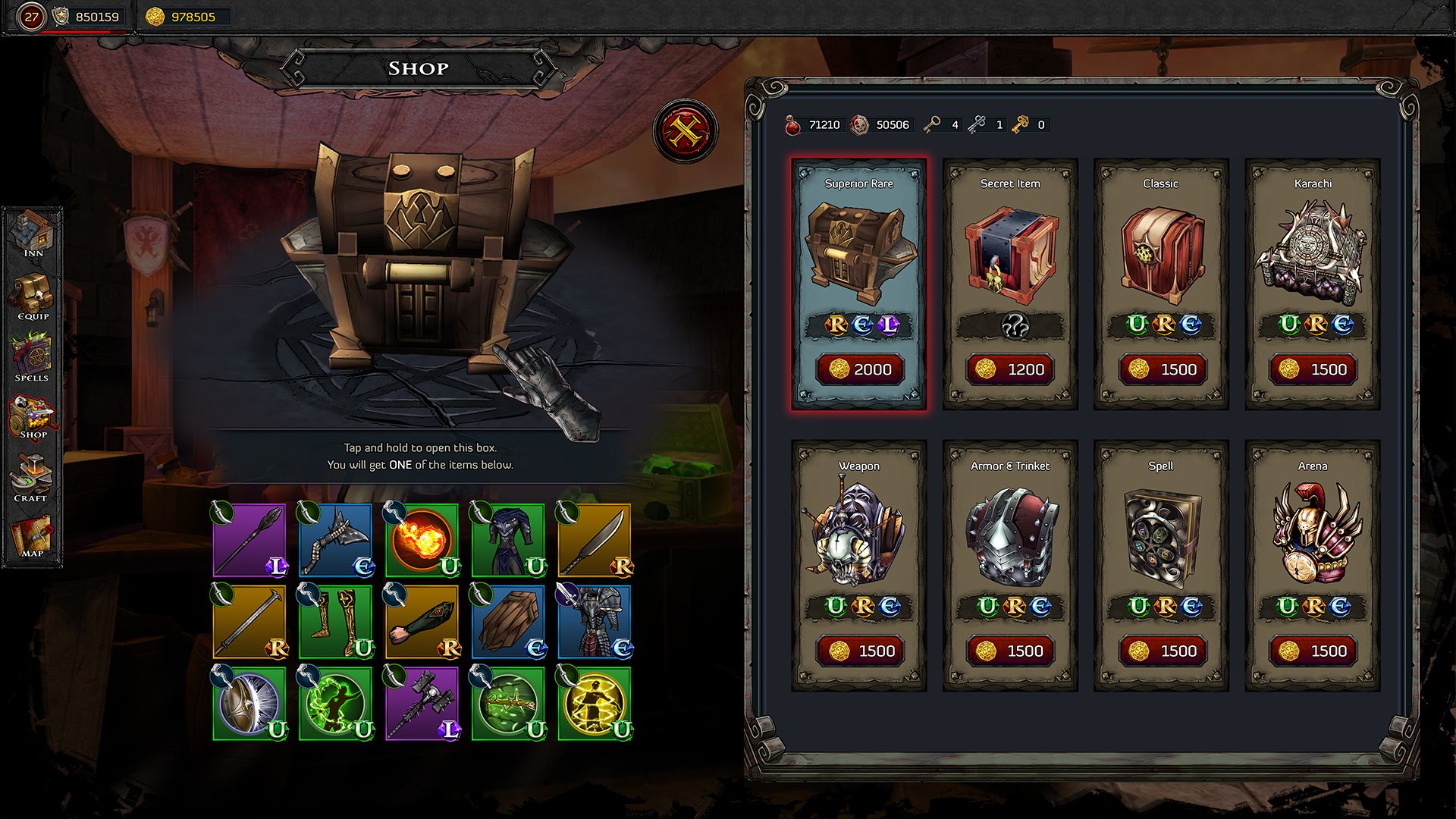Open the Spells menu
1456x819 pixels.
[x=33, y=359]
